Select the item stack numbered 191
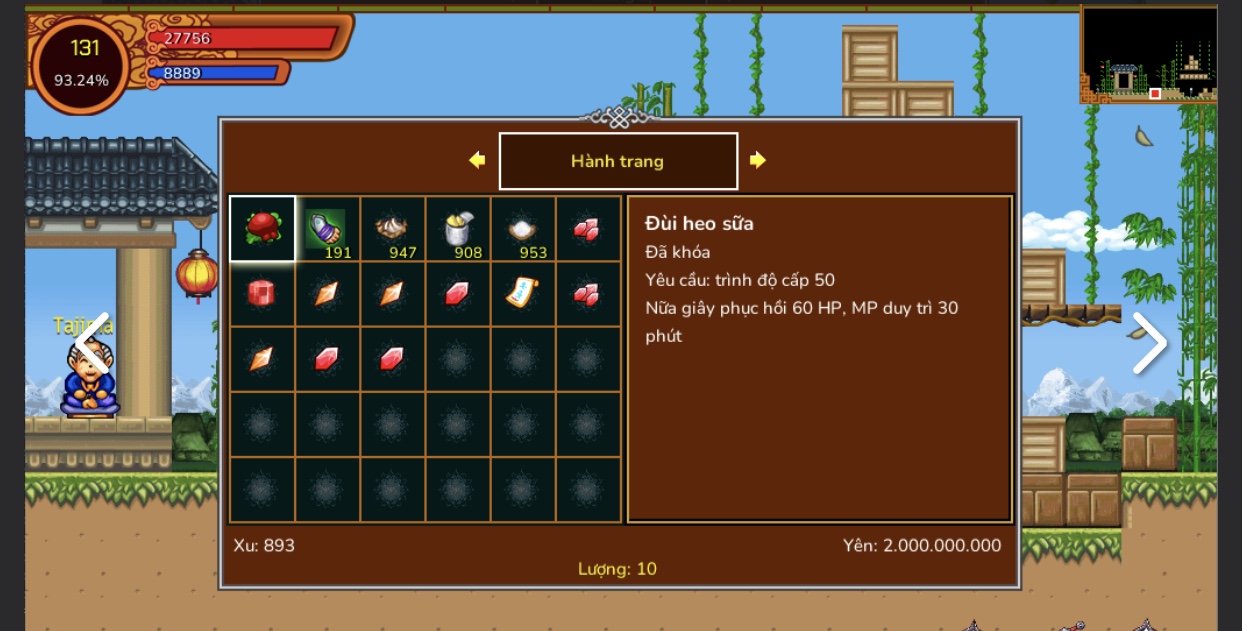This screenshot has width=1242, height=631. (x=327, y=229)
